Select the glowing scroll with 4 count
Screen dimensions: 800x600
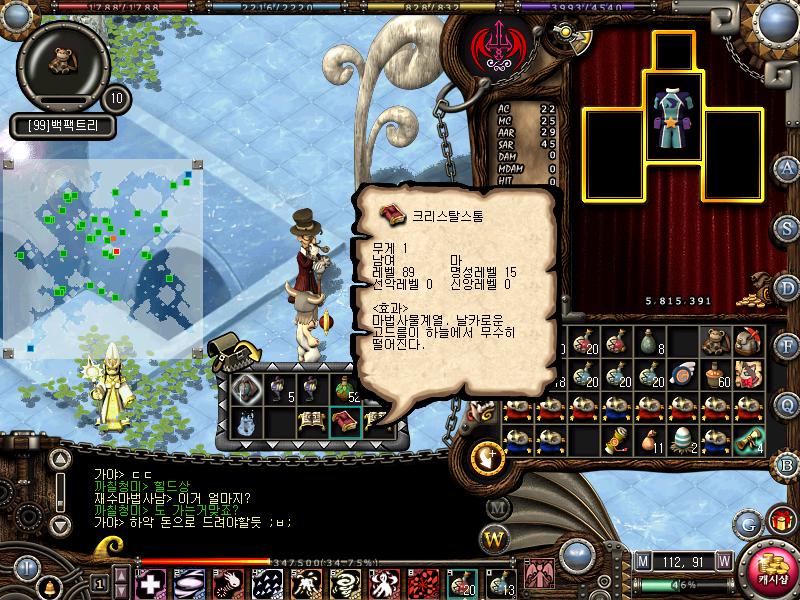[x=748, y=439]
